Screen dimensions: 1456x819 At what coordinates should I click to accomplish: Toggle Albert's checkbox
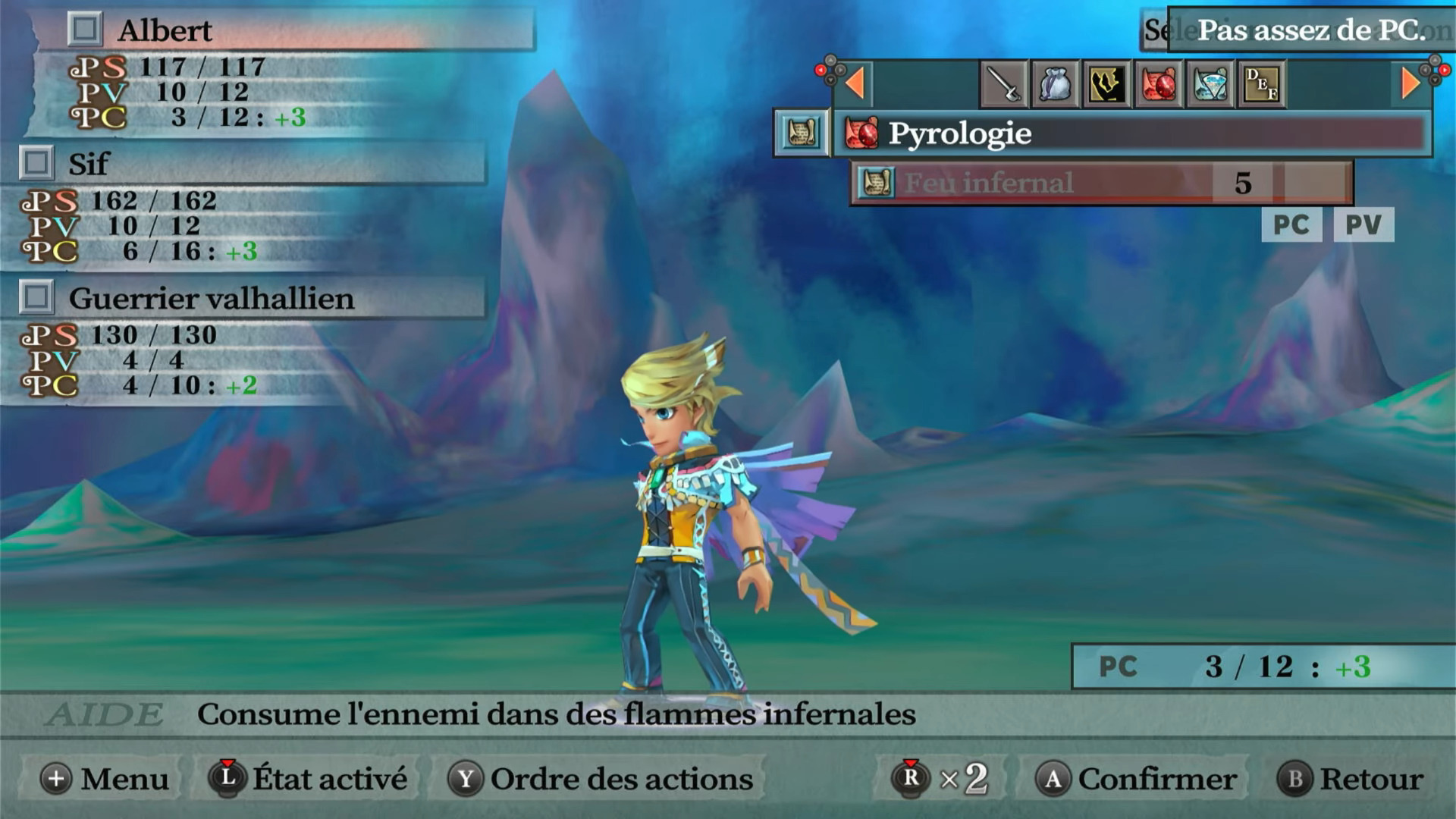(84, 30)
